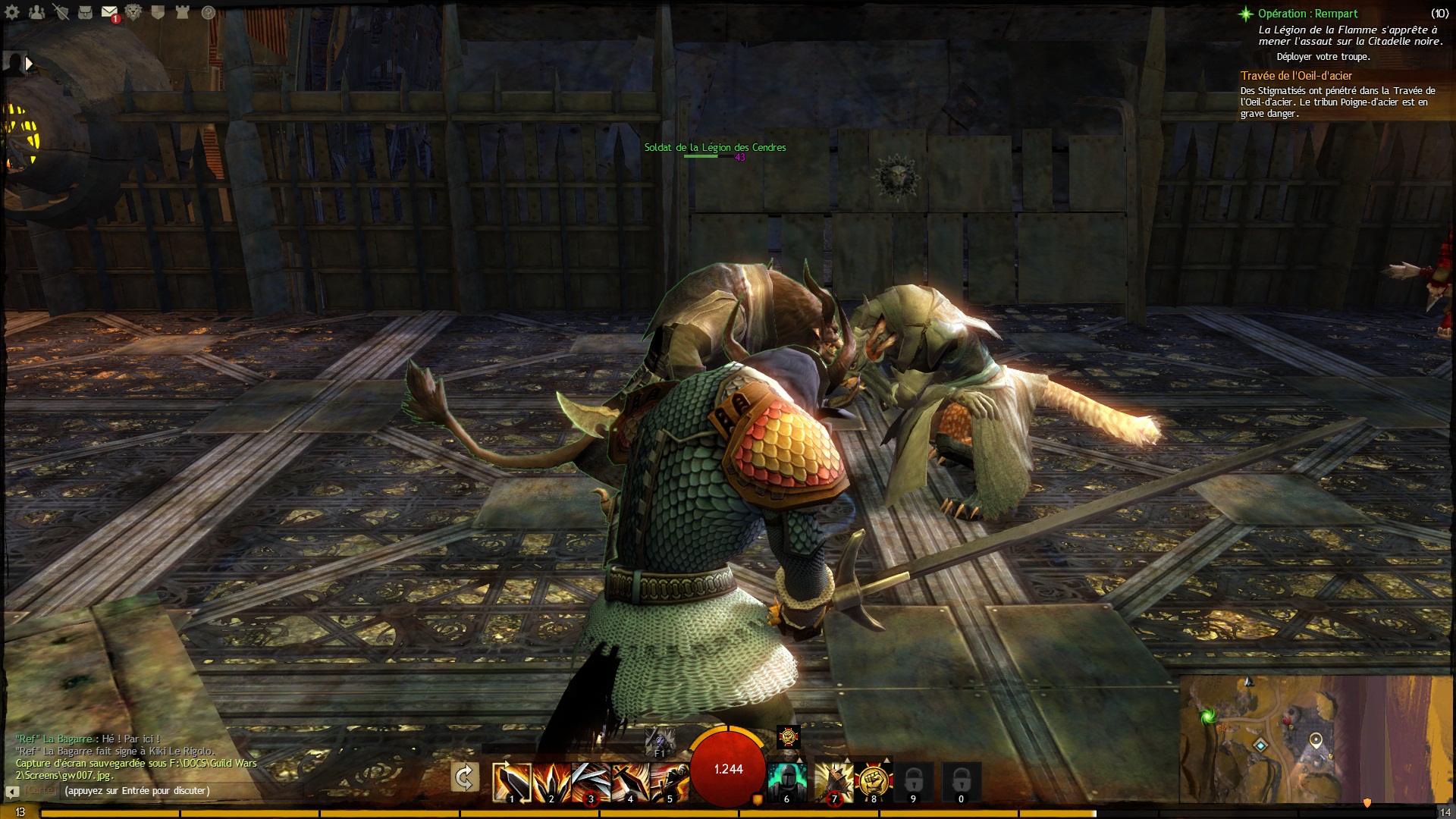The image size is (1456, 819).
Task: Open the lion head trading post
Action: pos(133,12)
